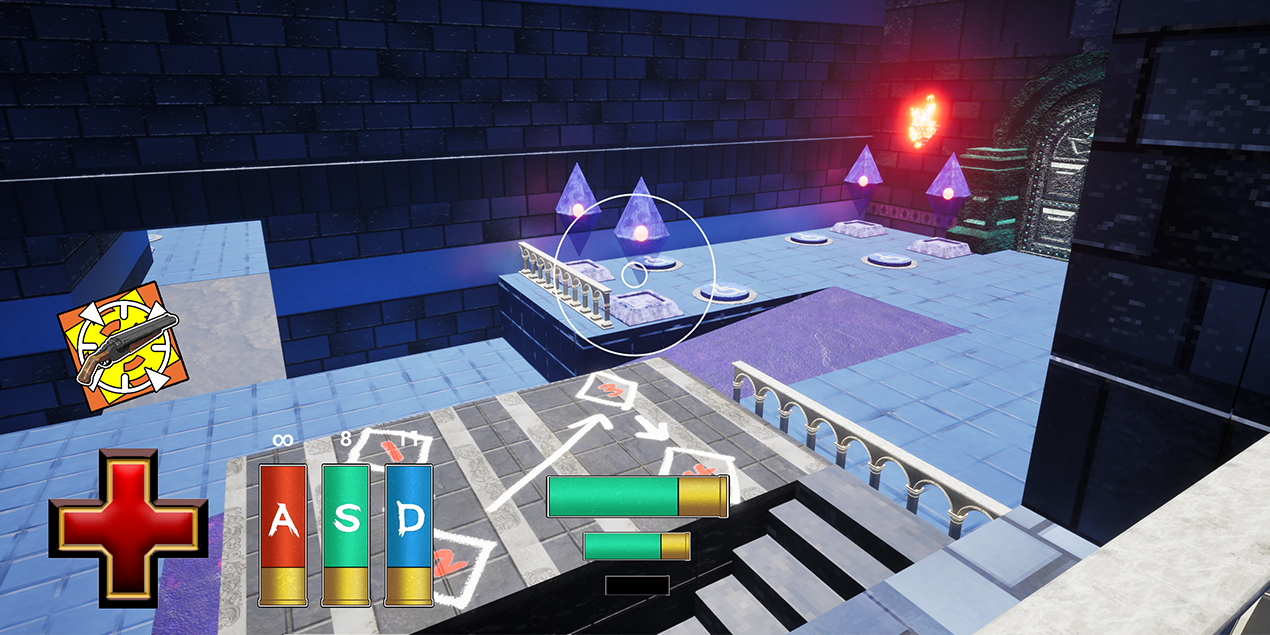Click the shotgun weapon icon
The image size is (1270, 635).
point(123,346)
